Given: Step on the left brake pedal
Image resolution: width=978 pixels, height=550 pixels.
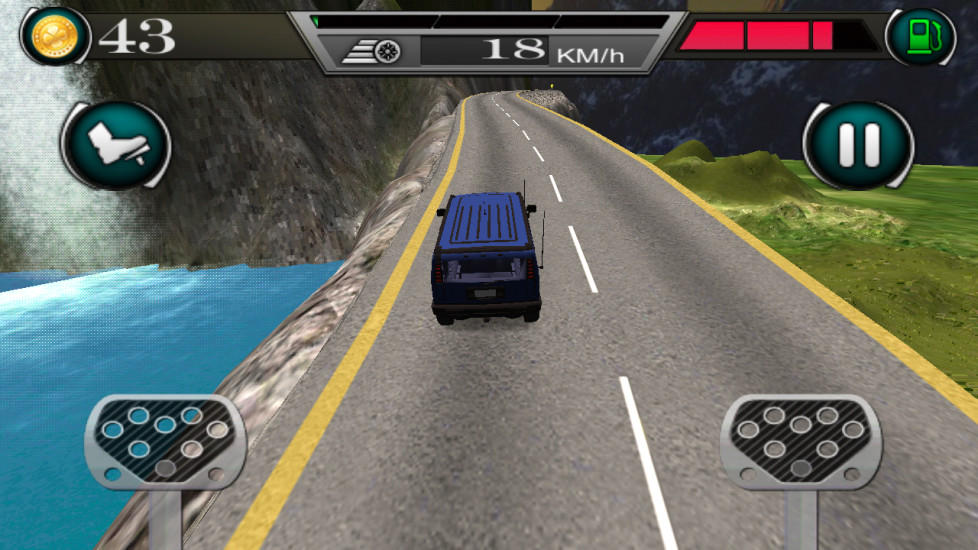Looking at the screenshot, I should [165, 440].
